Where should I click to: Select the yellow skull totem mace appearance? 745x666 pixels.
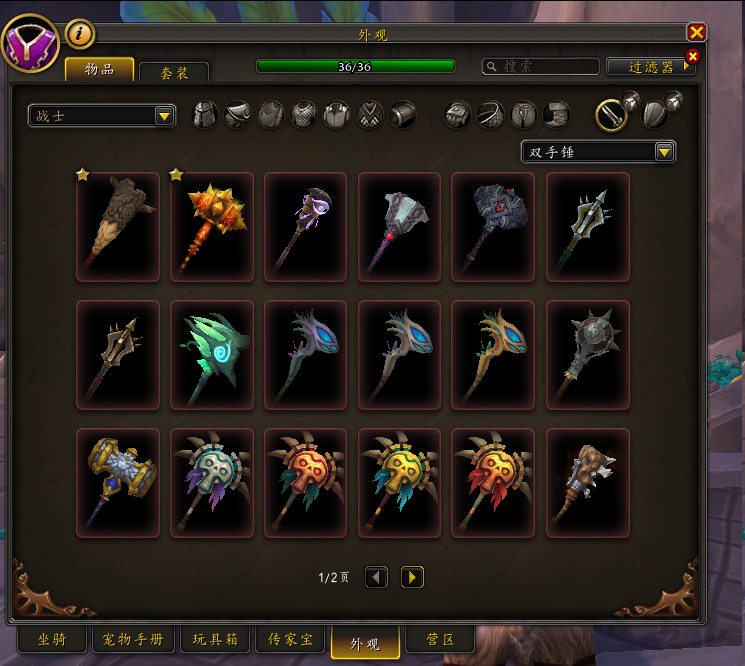(400, 483)
